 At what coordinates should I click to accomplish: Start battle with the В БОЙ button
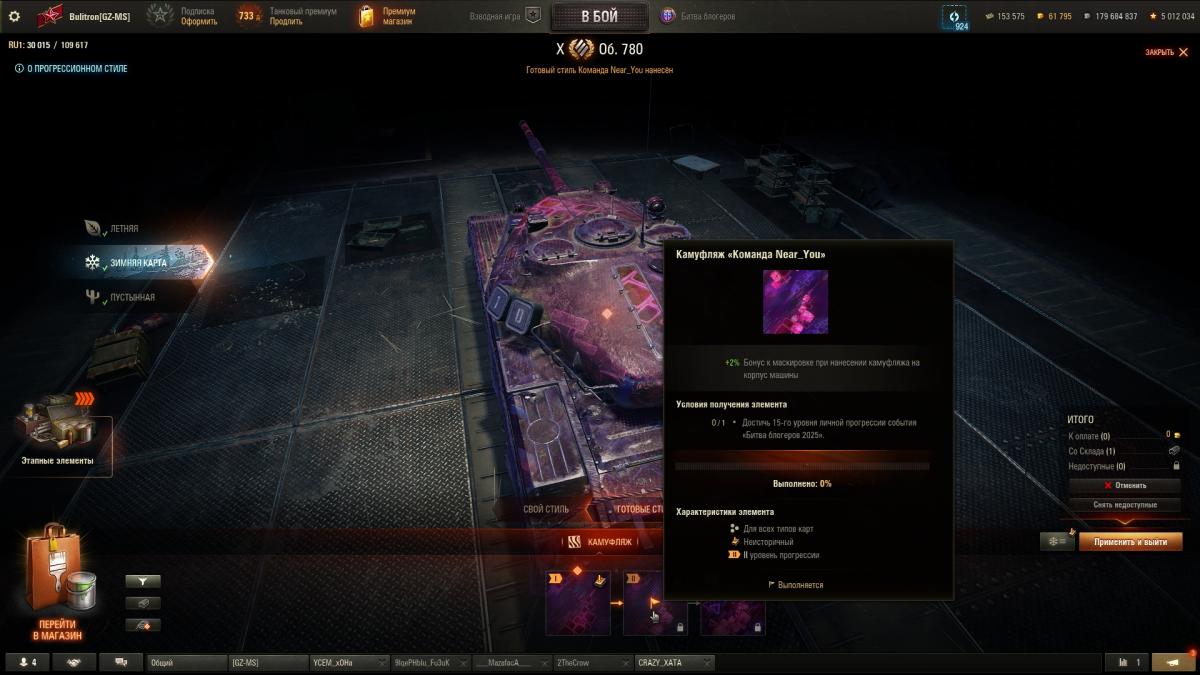[599, 16]
